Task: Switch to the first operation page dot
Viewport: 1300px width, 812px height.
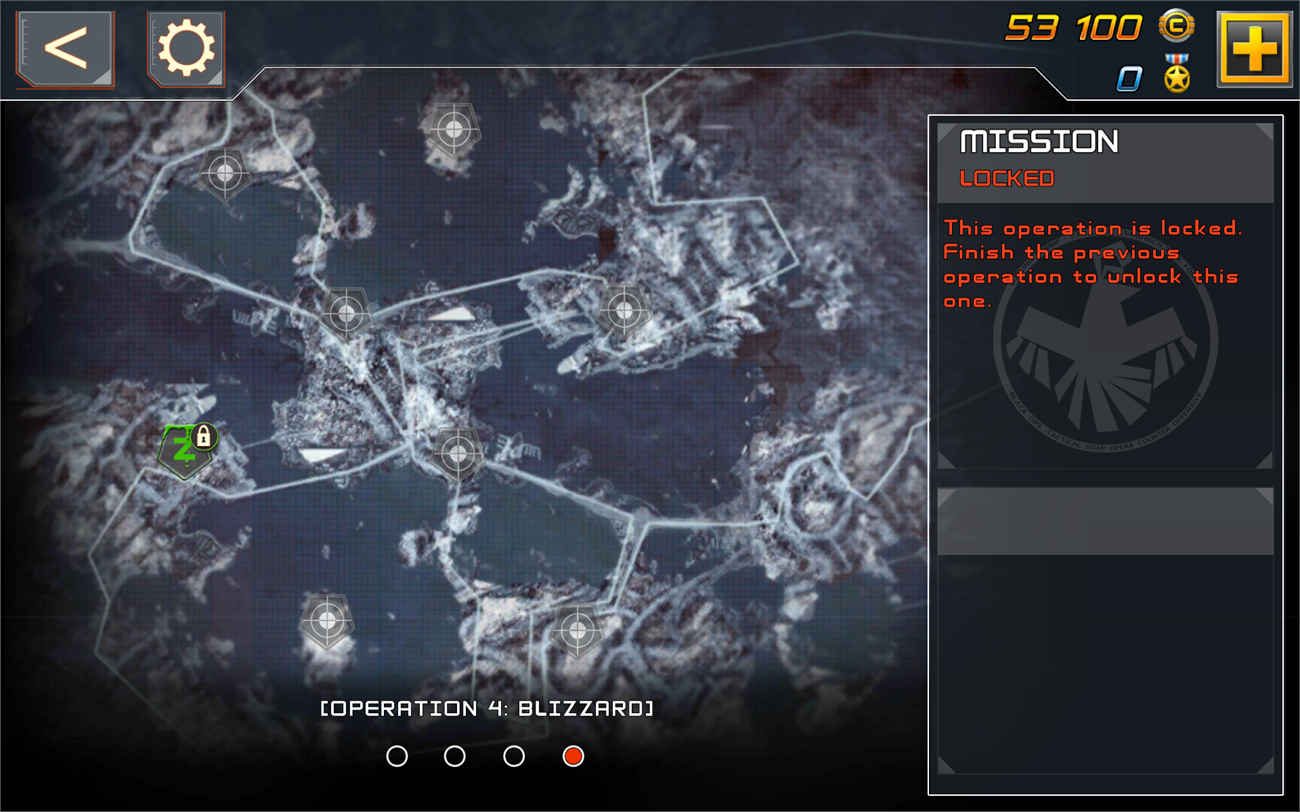Action: pos(397,756)
